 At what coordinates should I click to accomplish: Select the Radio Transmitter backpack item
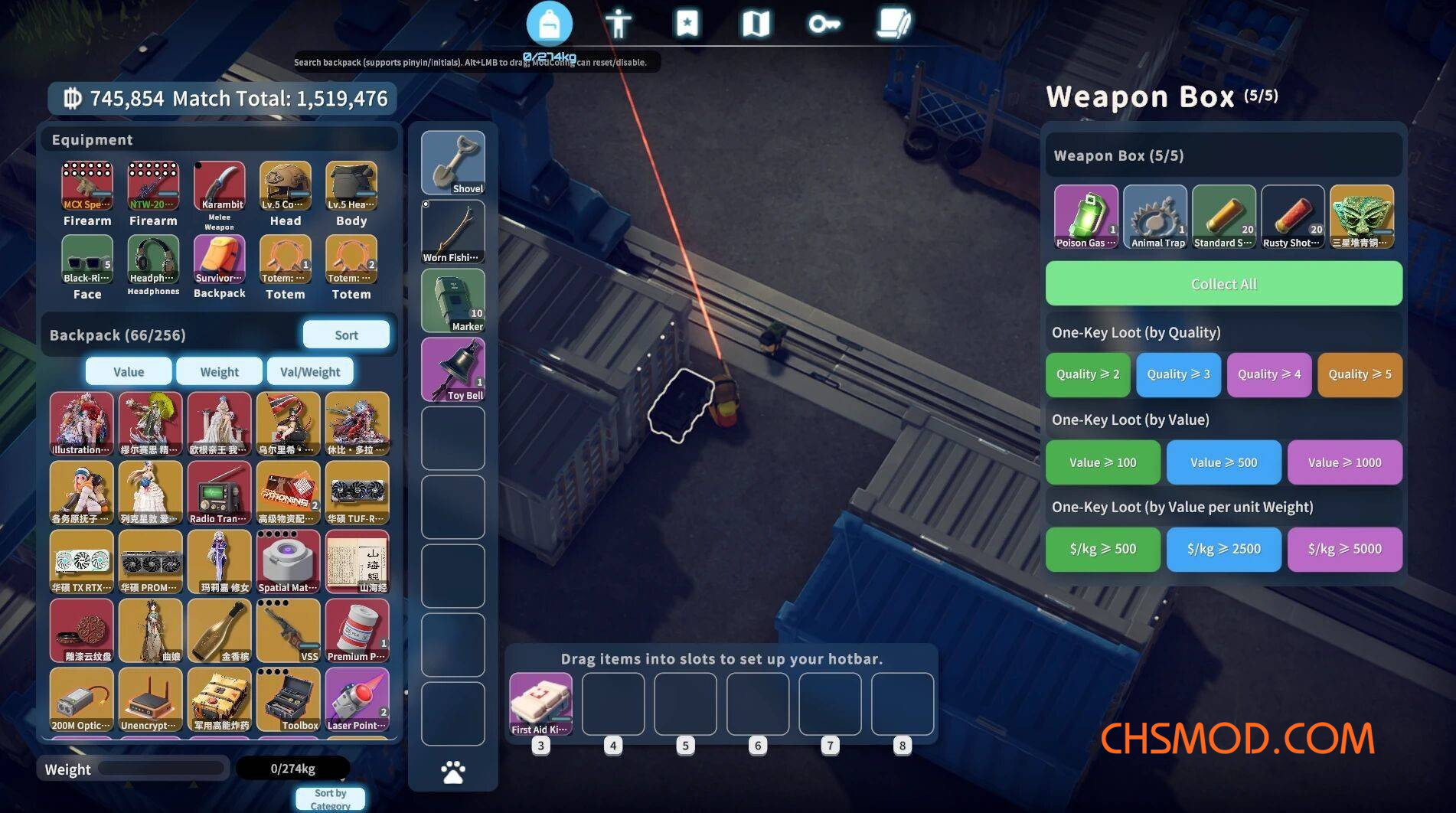[220, 492]
